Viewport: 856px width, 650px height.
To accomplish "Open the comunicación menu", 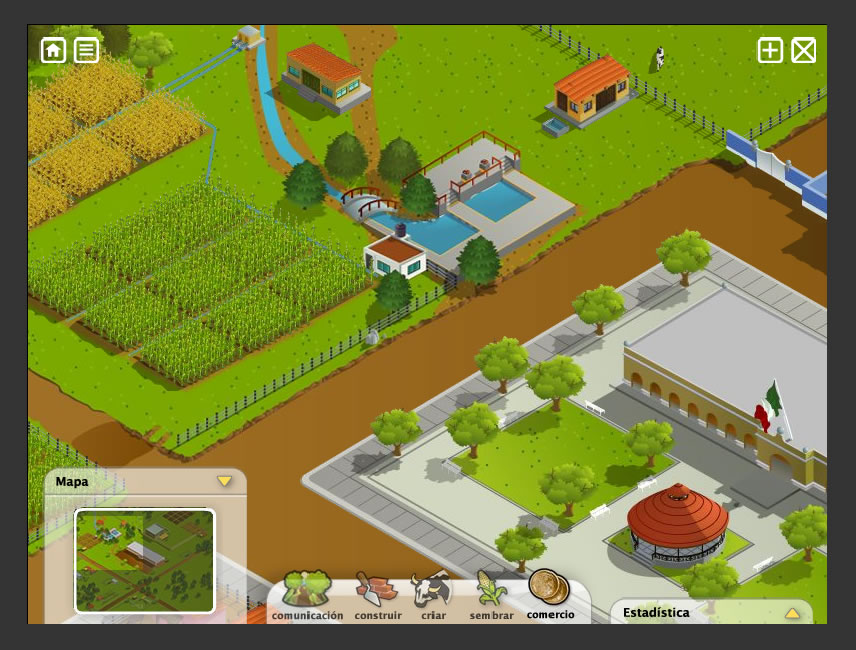I will [x=307, y=596].
